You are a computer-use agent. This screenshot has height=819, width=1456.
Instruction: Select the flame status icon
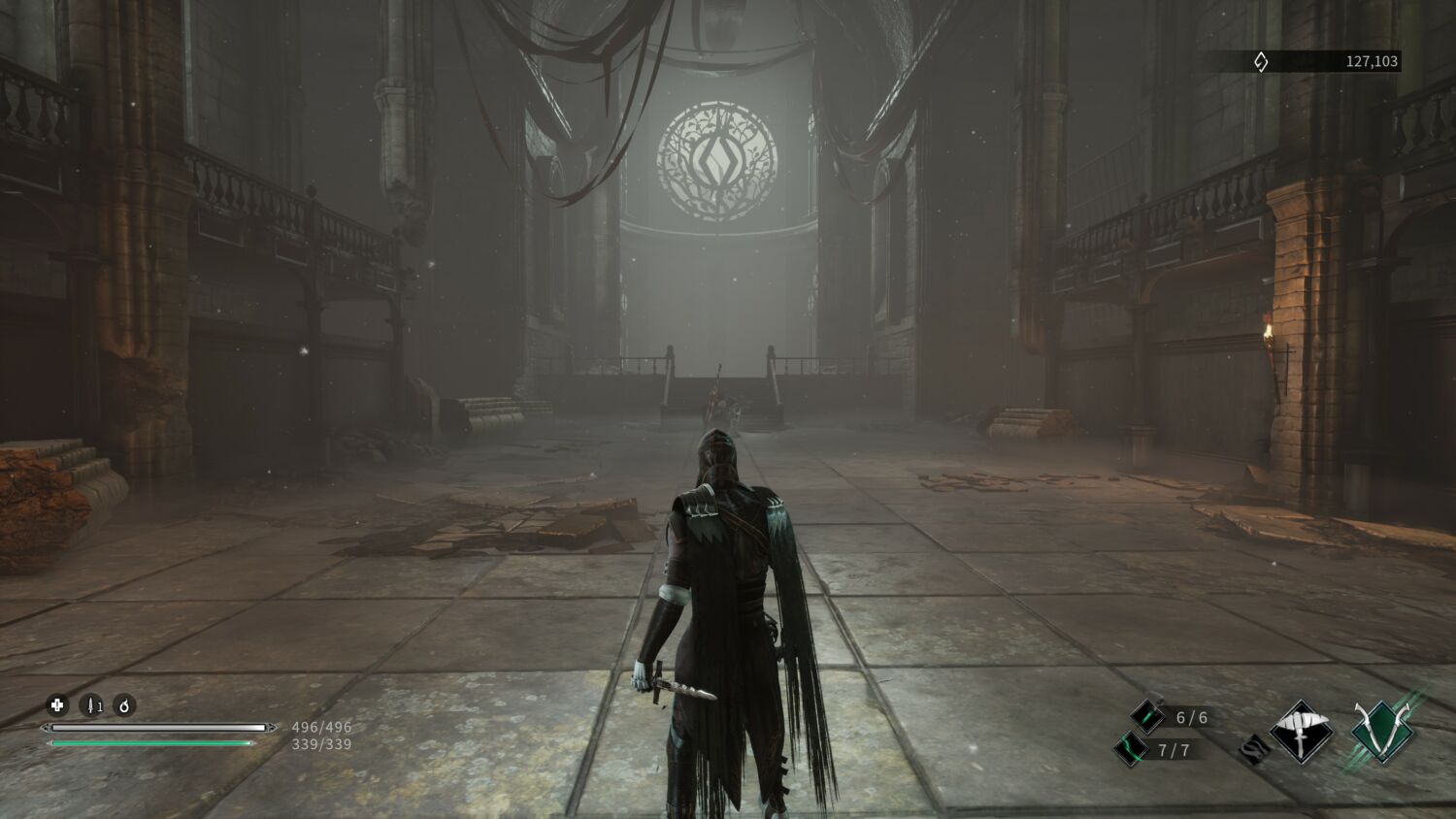click(x=124, y=705)
